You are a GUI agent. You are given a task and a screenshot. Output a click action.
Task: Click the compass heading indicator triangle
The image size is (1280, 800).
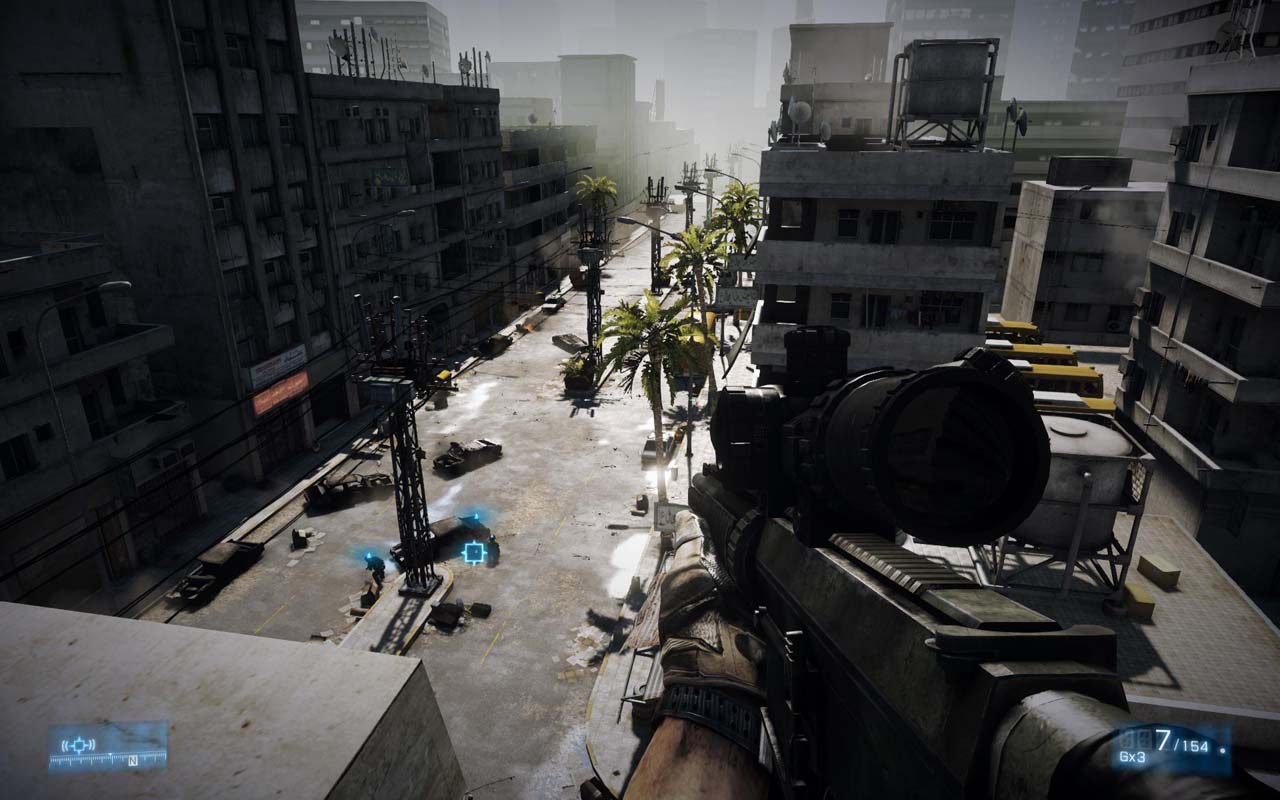(111, 754)
